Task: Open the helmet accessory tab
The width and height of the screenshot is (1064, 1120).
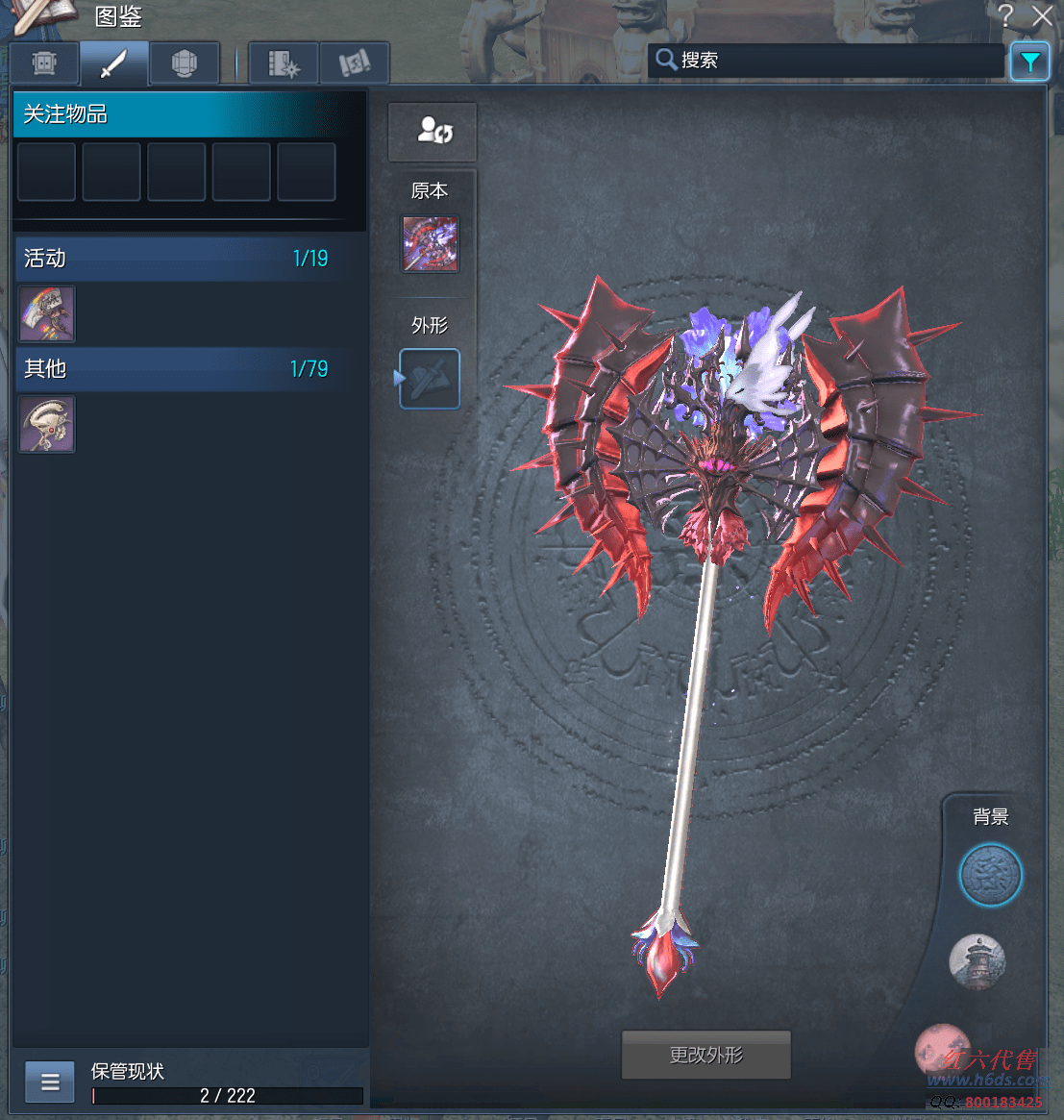Action: click(185, 63)
